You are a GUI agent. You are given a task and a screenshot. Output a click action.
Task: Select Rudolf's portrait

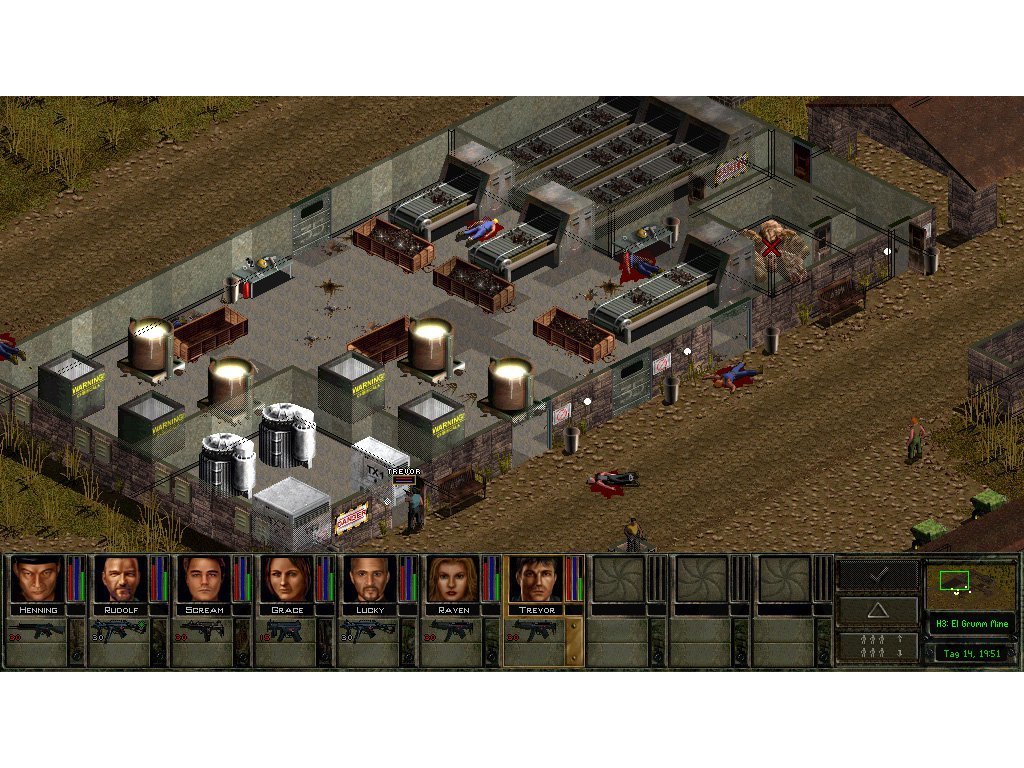click(120, 579)
